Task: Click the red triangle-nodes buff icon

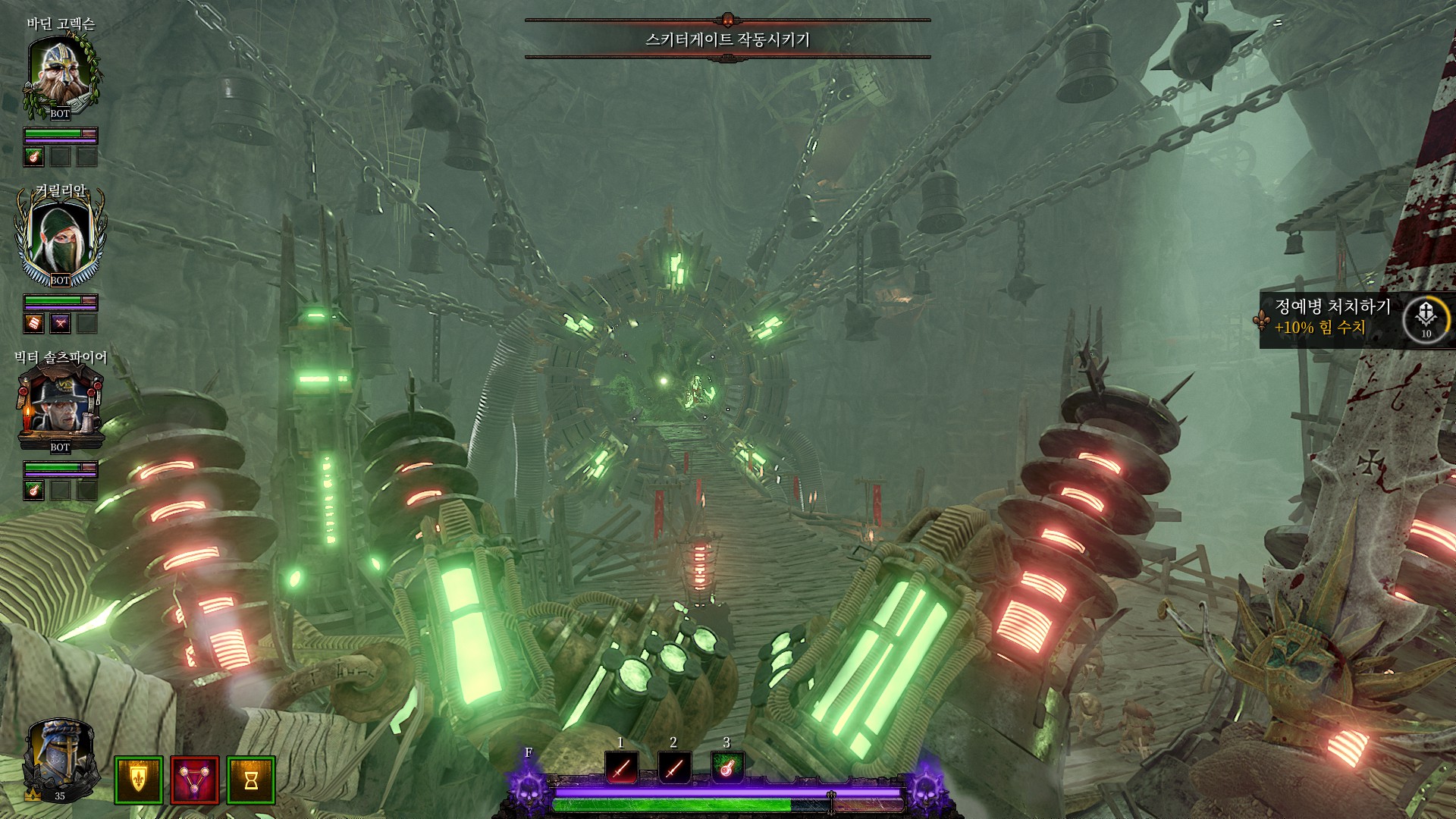Action: coord(195,780)
